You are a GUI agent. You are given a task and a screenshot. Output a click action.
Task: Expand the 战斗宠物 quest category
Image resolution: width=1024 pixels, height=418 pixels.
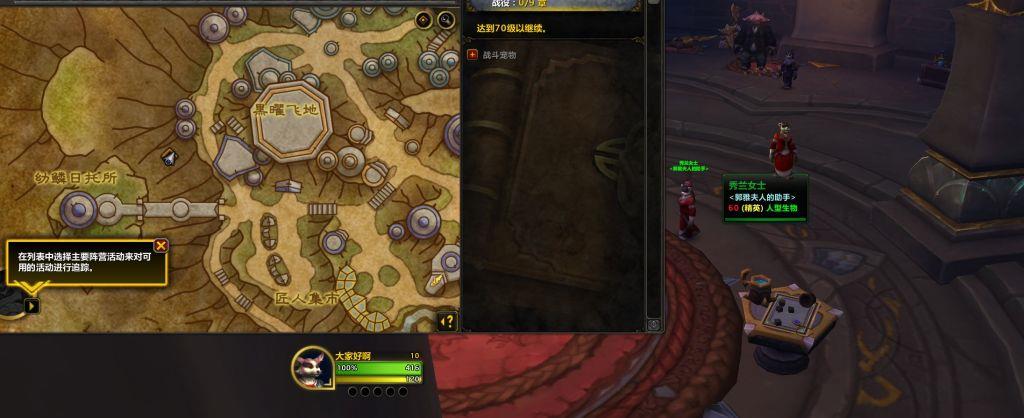(473, 55)
